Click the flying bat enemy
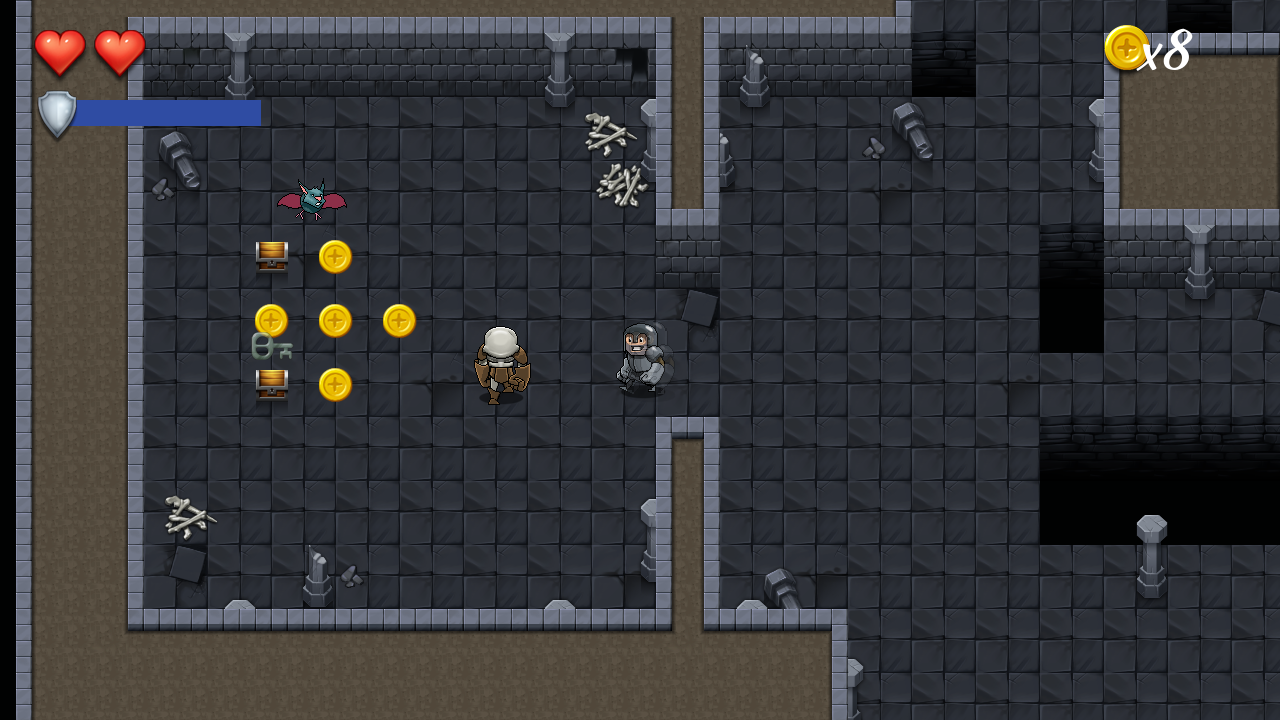 [310, 200]
